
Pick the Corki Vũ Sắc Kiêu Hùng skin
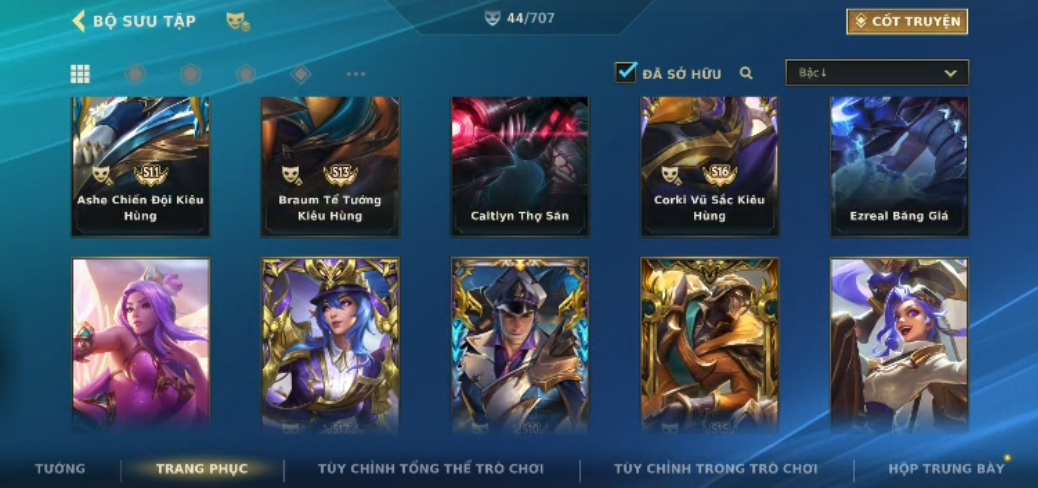point(710,166)
